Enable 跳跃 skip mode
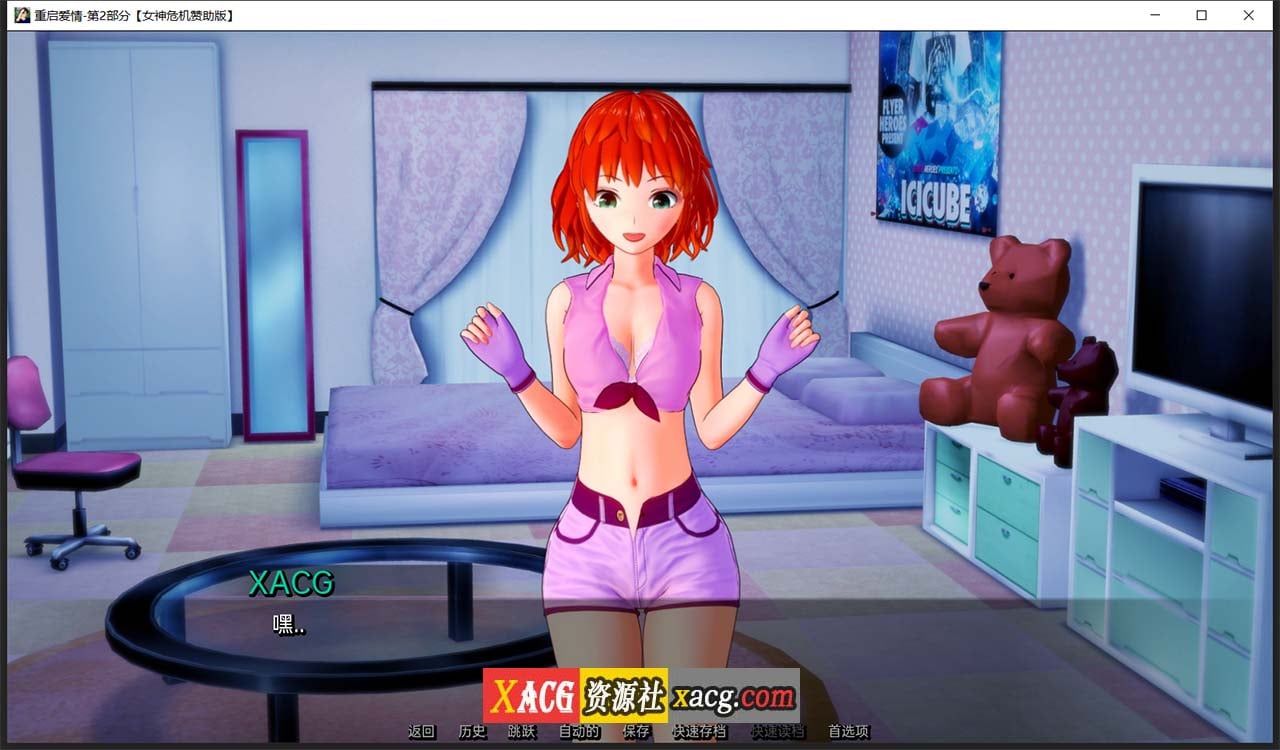Screen dimensions: 1280x750 tap(521, 731)
